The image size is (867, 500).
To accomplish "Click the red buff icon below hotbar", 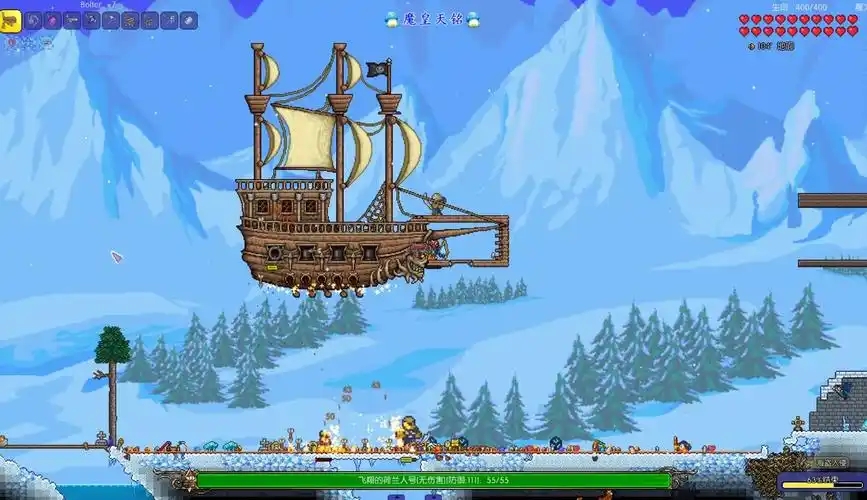I will coord(13,43).
